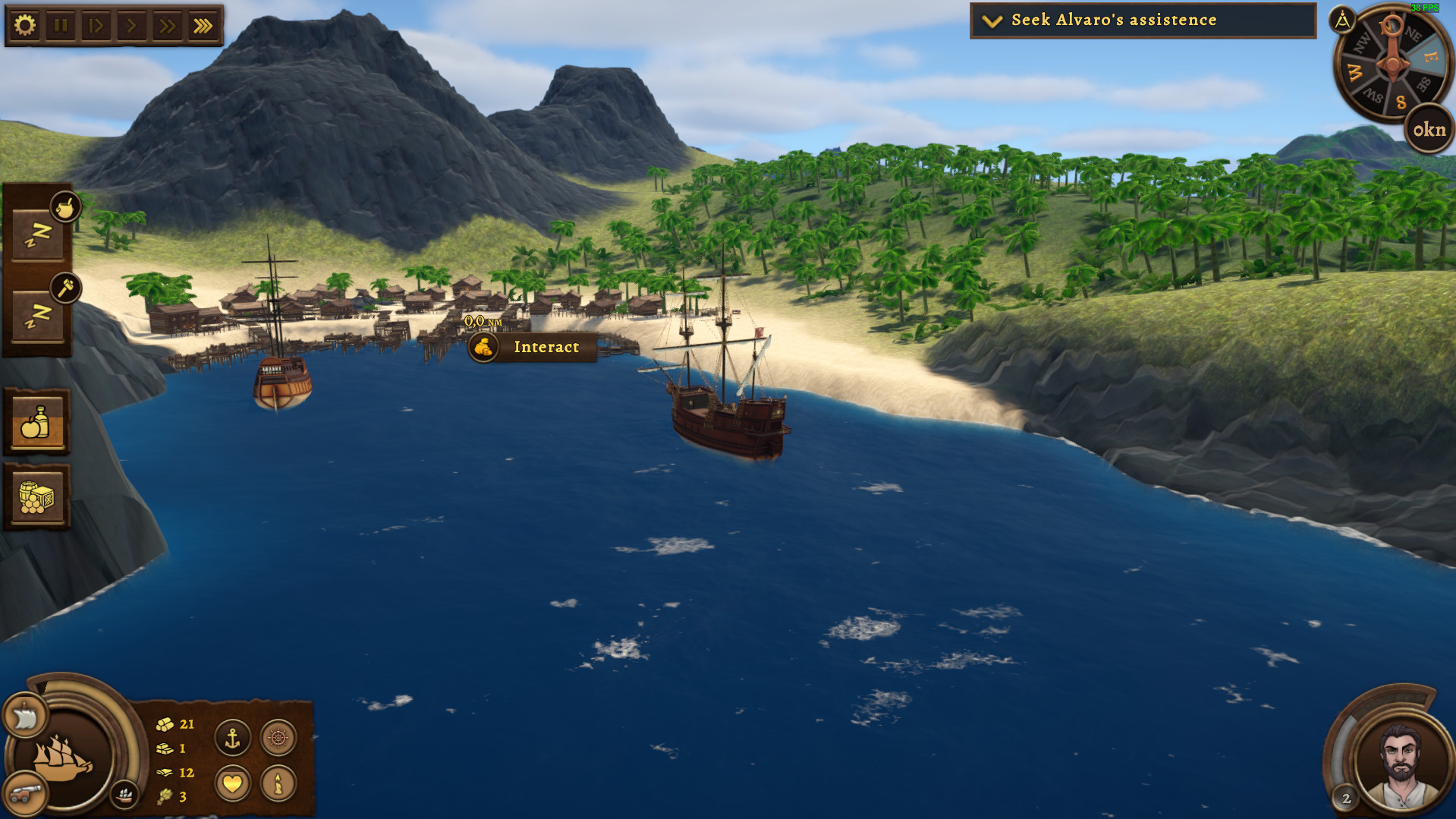Click the candle icon in the ship panel
1456x819 pixels.
click(278, 783)
